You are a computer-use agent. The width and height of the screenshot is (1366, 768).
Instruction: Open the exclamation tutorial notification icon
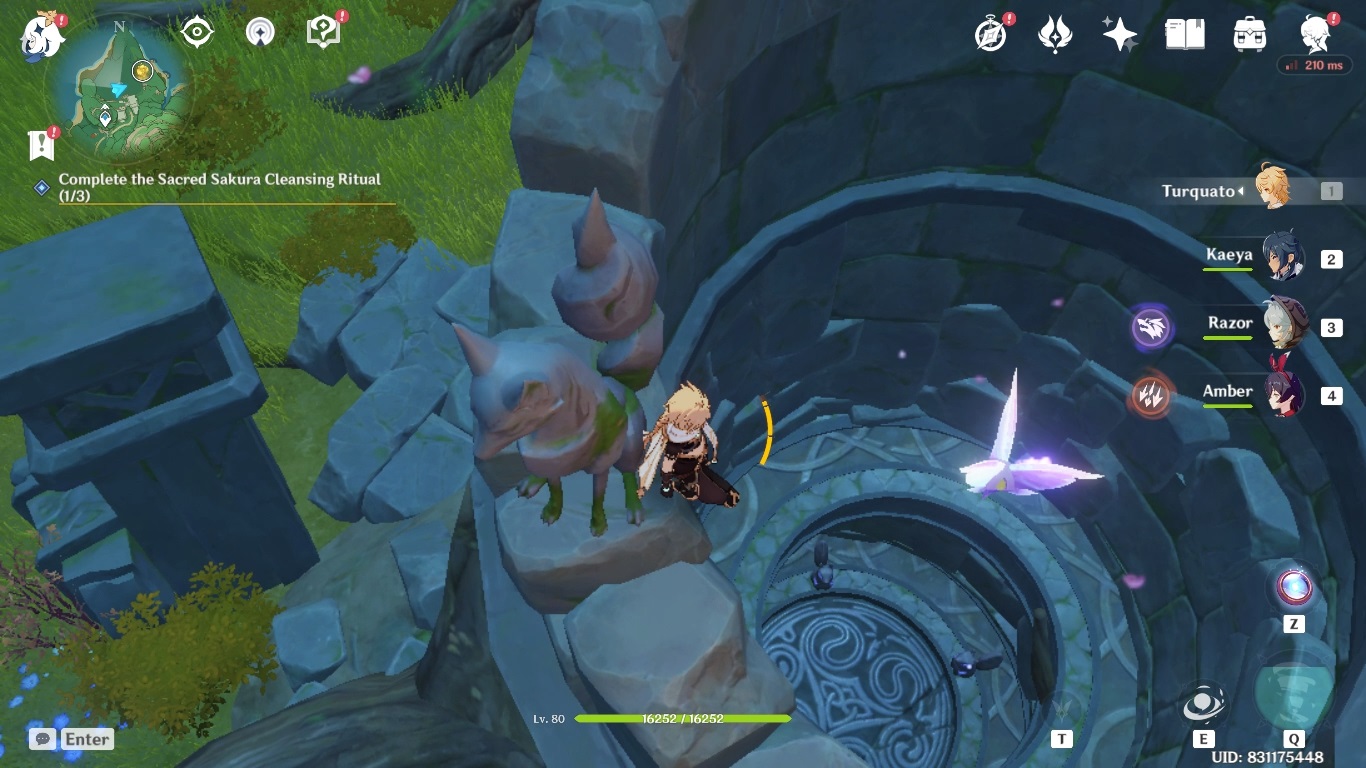point(41,146)
